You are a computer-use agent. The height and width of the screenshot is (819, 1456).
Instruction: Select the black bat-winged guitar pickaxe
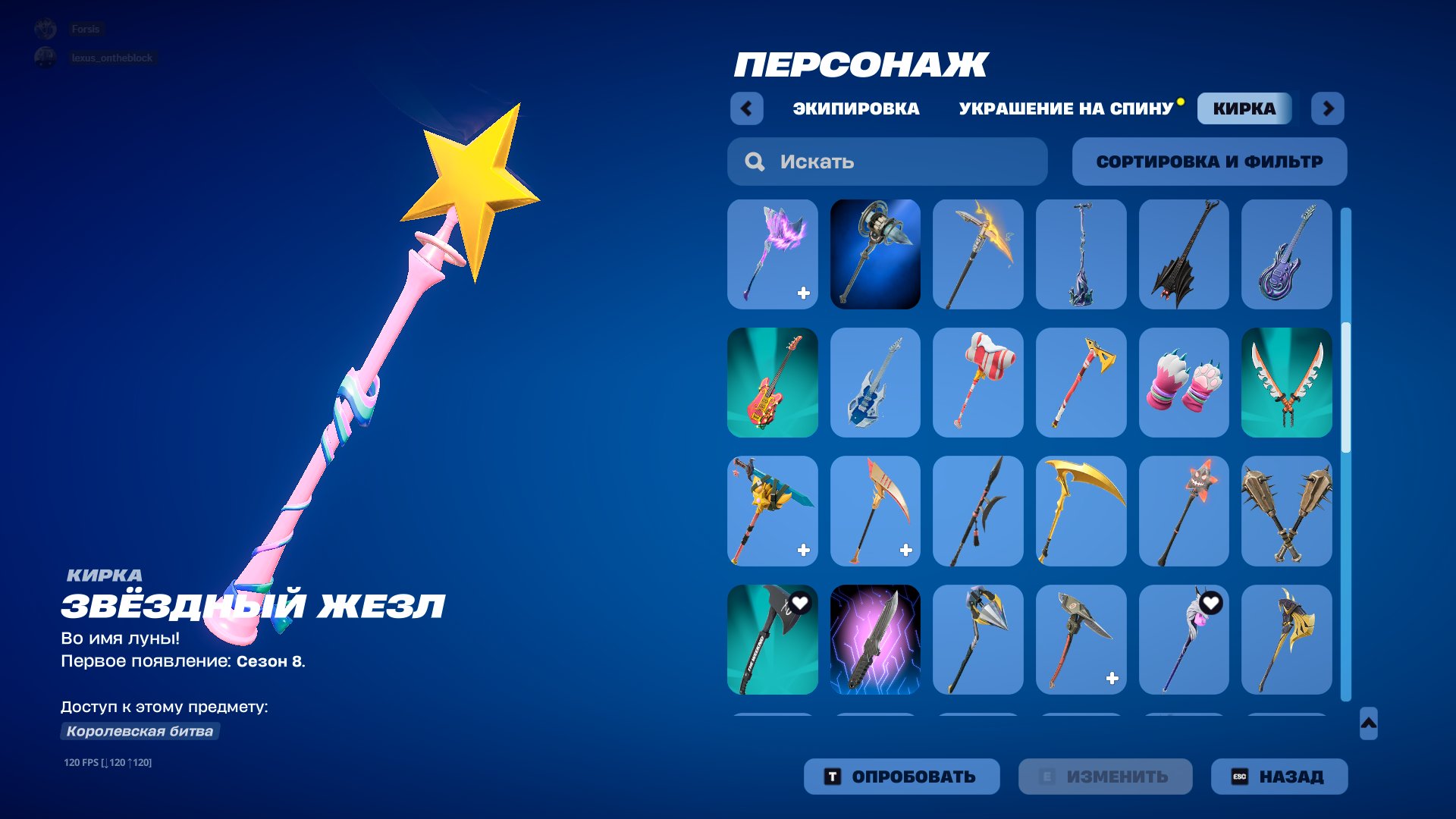pyautogui.click(x=1184, y=254)
